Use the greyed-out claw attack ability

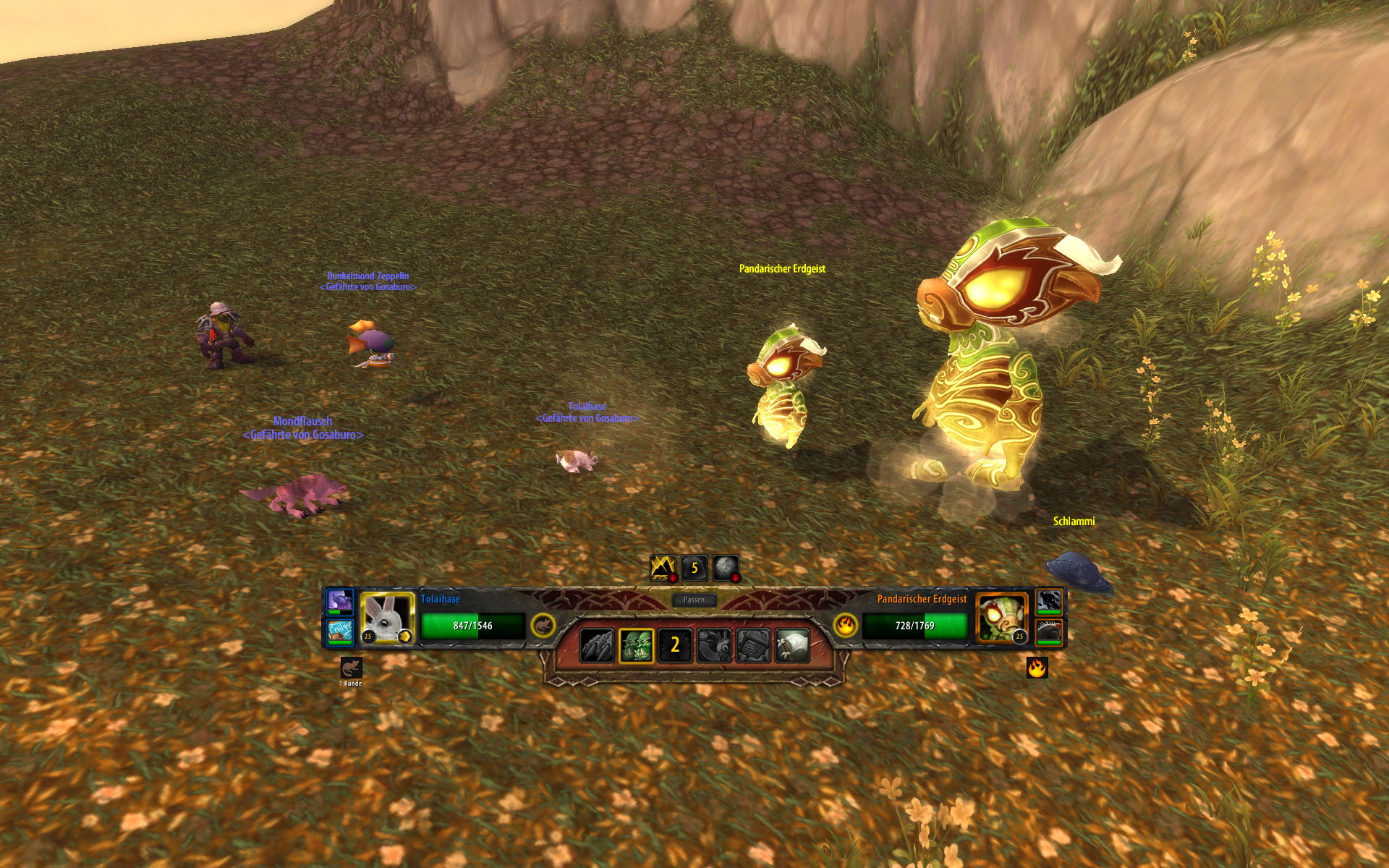tap(597, 645)
